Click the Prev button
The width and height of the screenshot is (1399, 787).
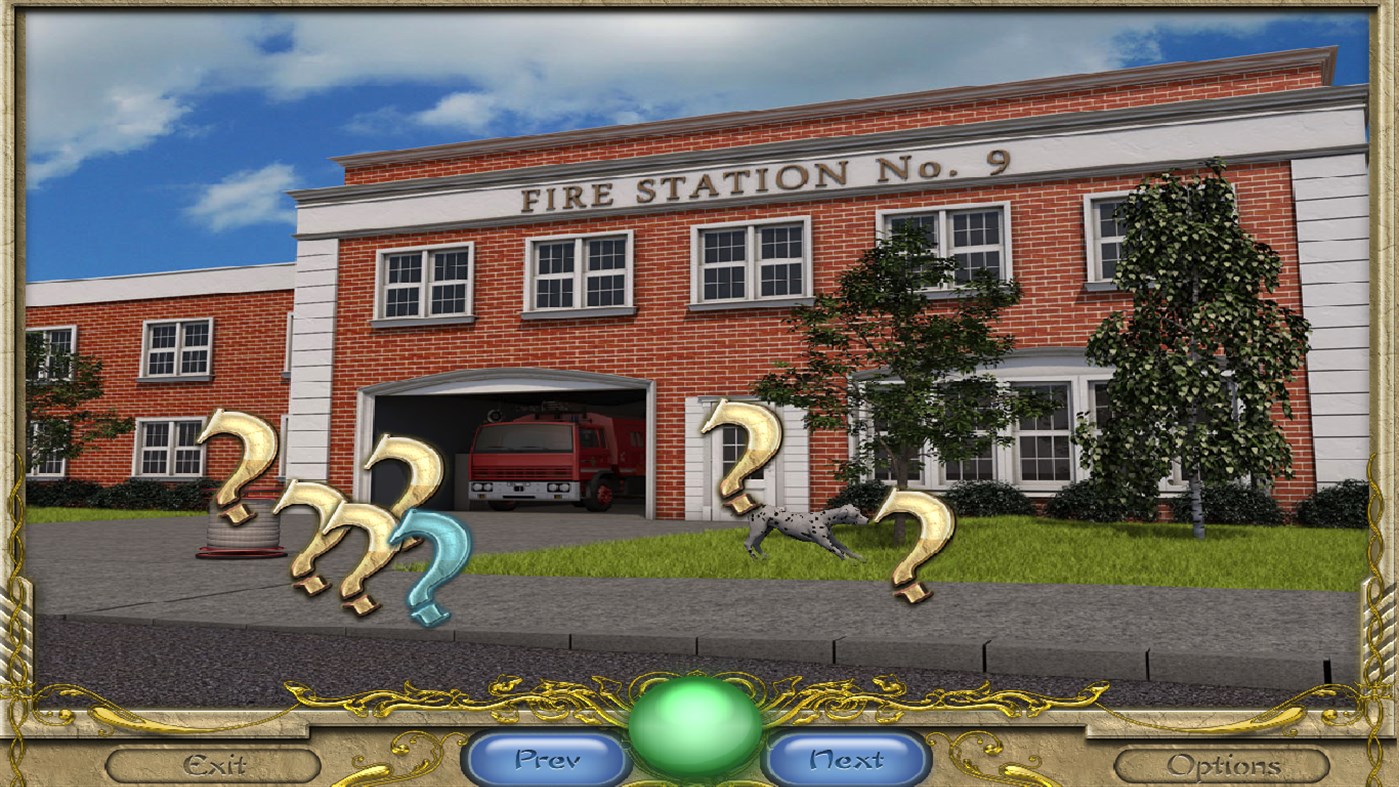(x=545, y=758)
